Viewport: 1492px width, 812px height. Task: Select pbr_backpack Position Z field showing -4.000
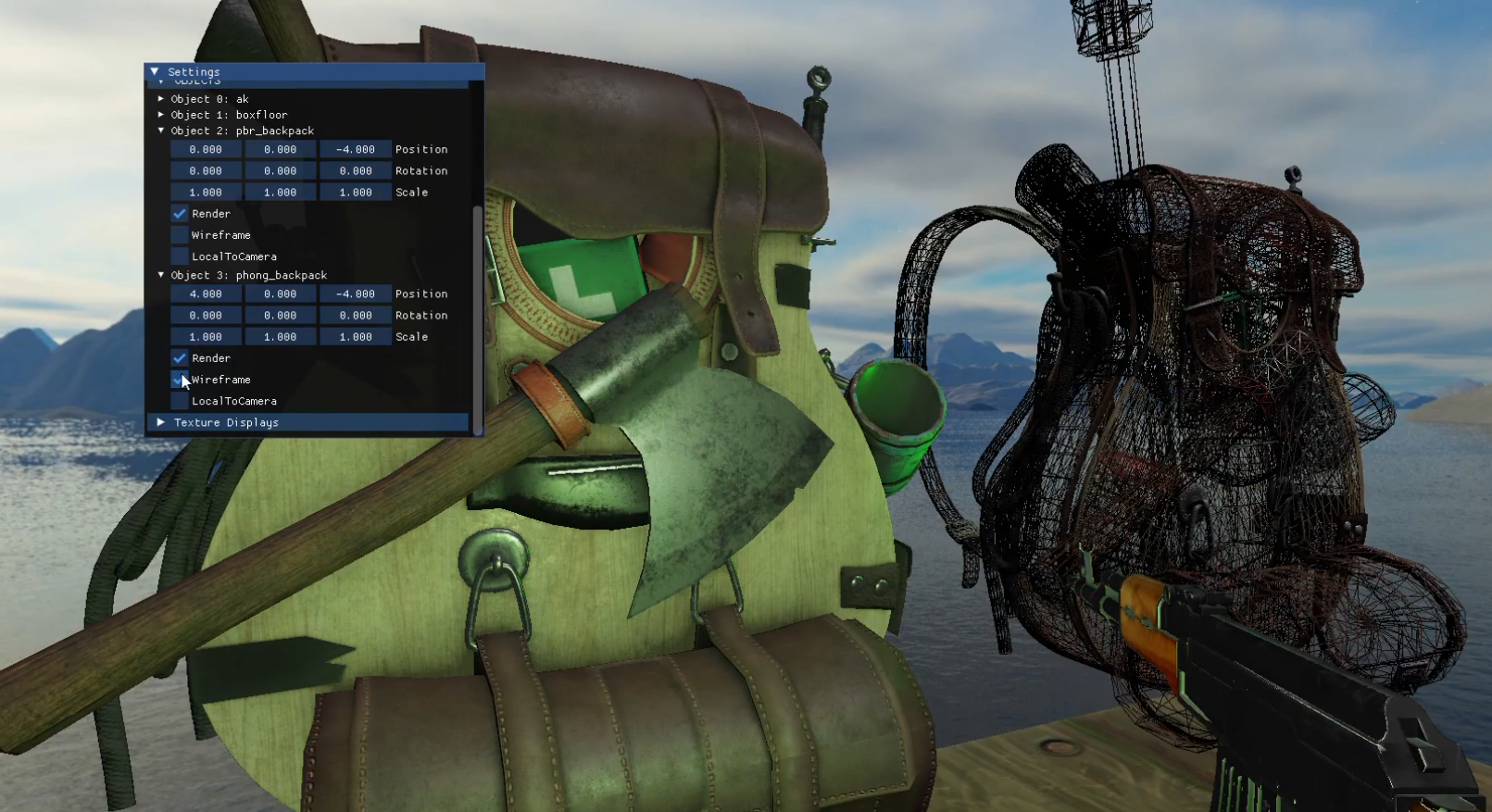(355, 149)
